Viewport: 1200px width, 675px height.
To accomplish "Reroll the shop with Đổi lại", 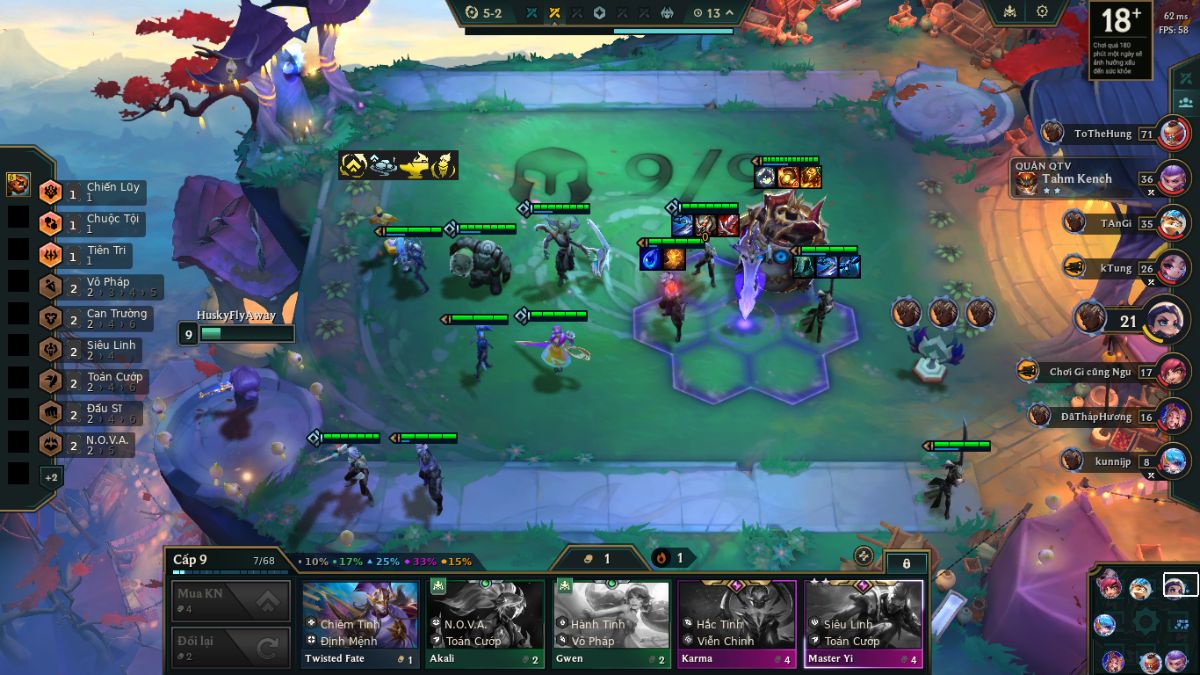I will [231, 647].
